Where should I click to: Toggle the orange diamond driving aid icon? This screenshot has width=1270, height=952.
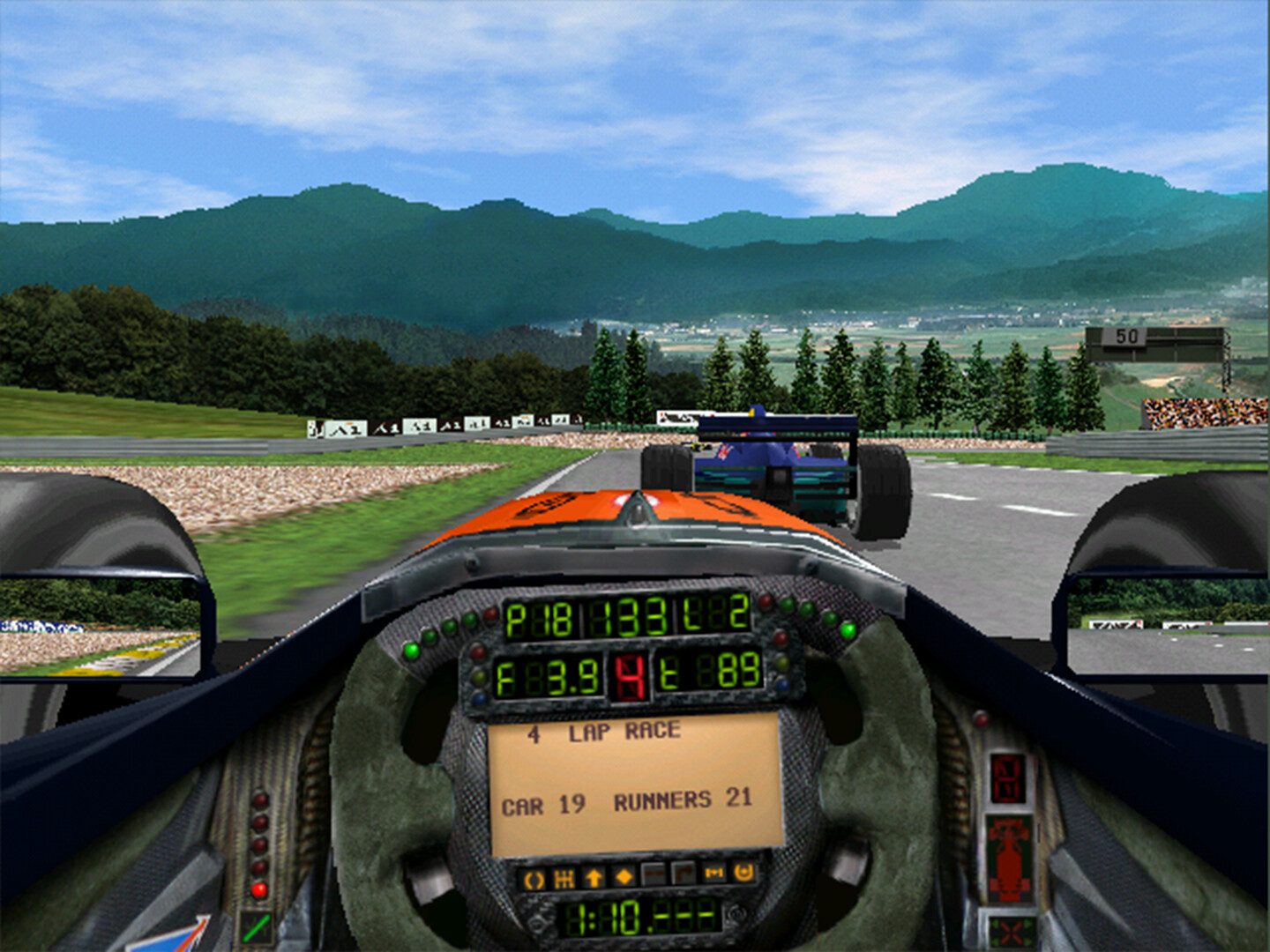pos(624,876)
